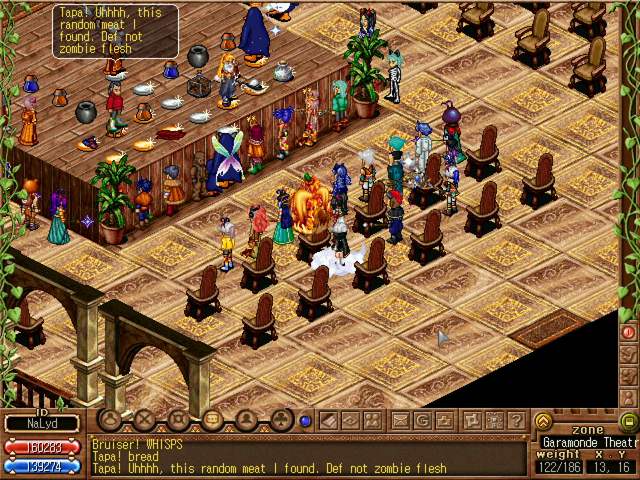Click the gold double-chevron up button
The height and width of the screenshot is (480, 640).
pos(543,421)
